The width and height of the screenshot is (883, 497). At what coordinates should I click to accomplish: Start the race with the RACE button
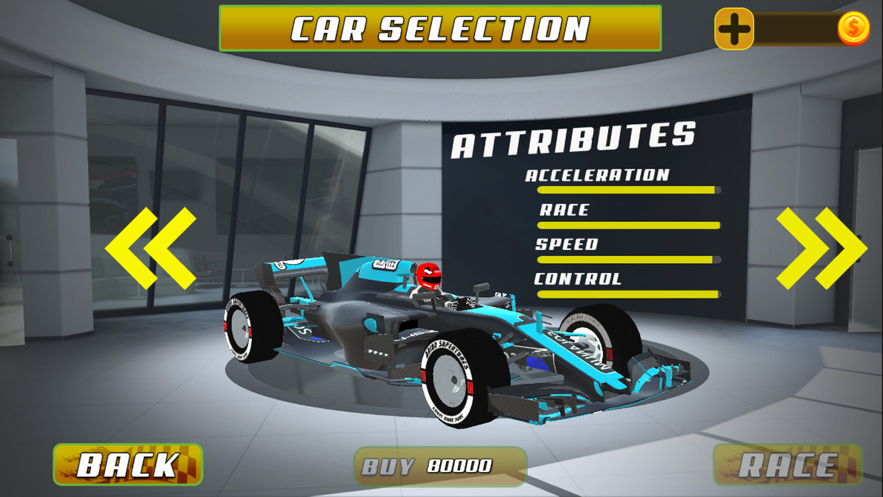pyautogui.click(x=788, y=465)
